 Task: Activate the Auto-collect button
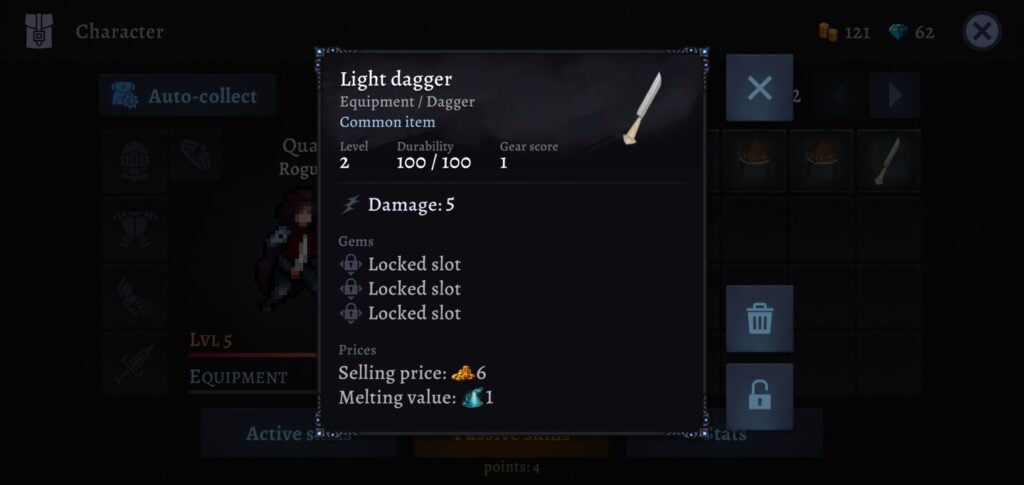pos(187,96)
